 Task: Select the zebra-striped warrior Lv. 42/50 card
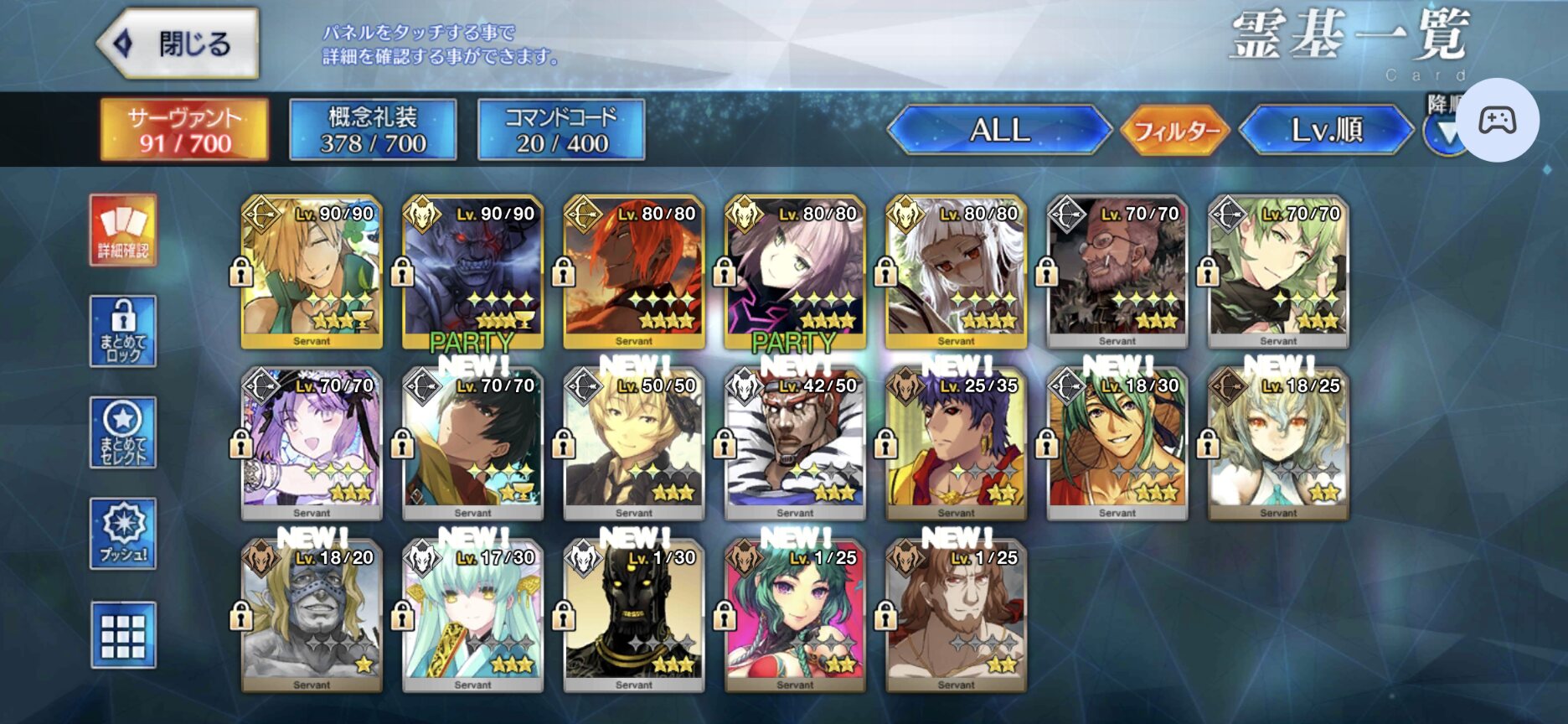(x=795, y=444)
